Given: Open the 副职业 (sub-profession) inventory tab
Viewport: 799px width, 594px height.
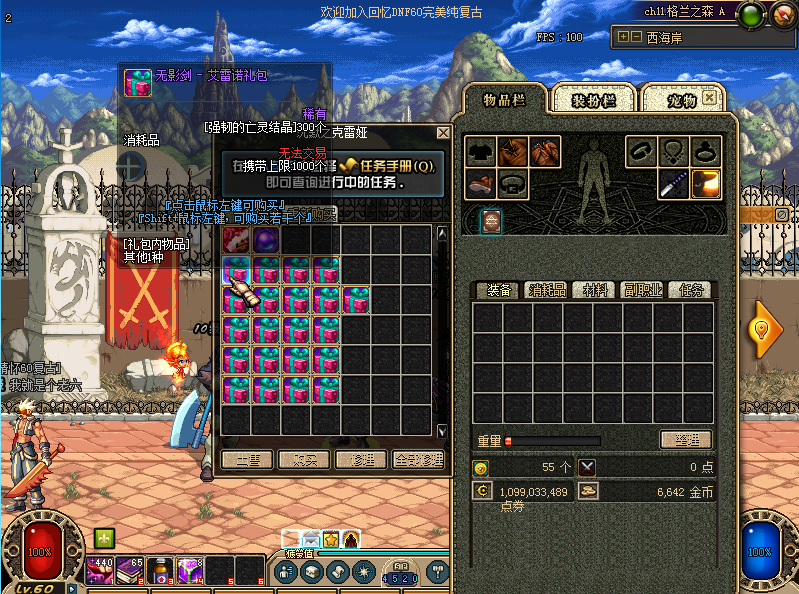Looking at the screenshot, I should (x=645, y=290).
